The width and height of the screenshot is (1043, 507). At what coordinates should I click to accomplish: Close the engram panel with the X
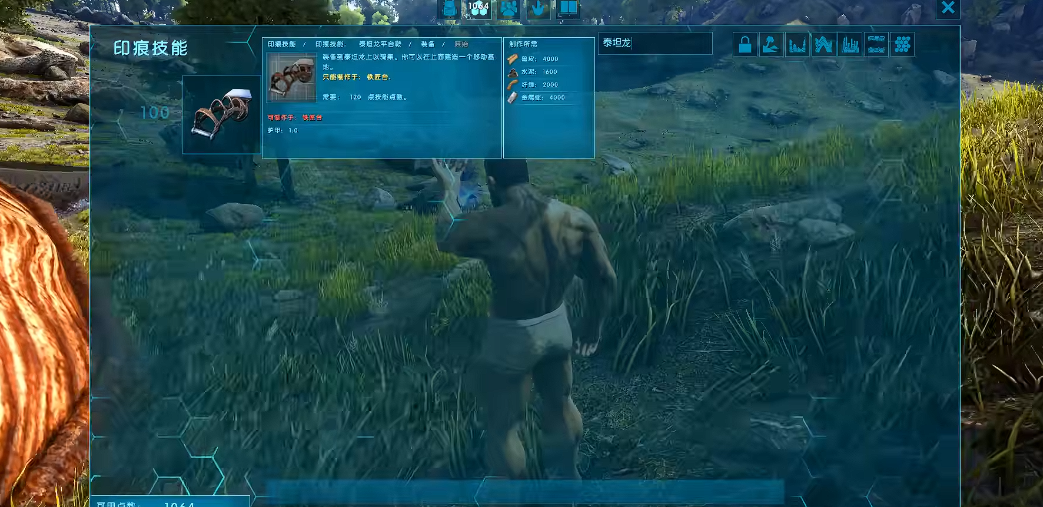948,8
